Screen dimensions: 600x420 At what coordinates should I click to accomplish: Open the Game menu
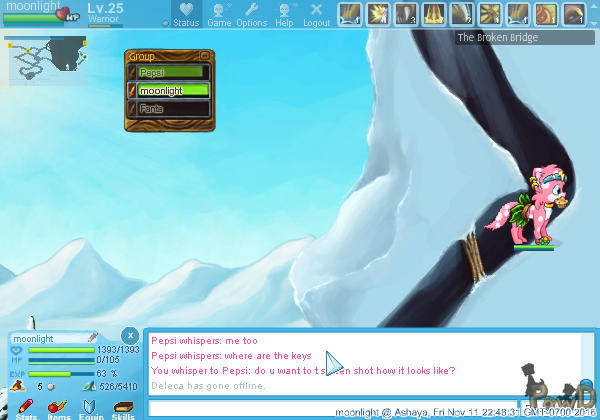click(x=218, y=13)
